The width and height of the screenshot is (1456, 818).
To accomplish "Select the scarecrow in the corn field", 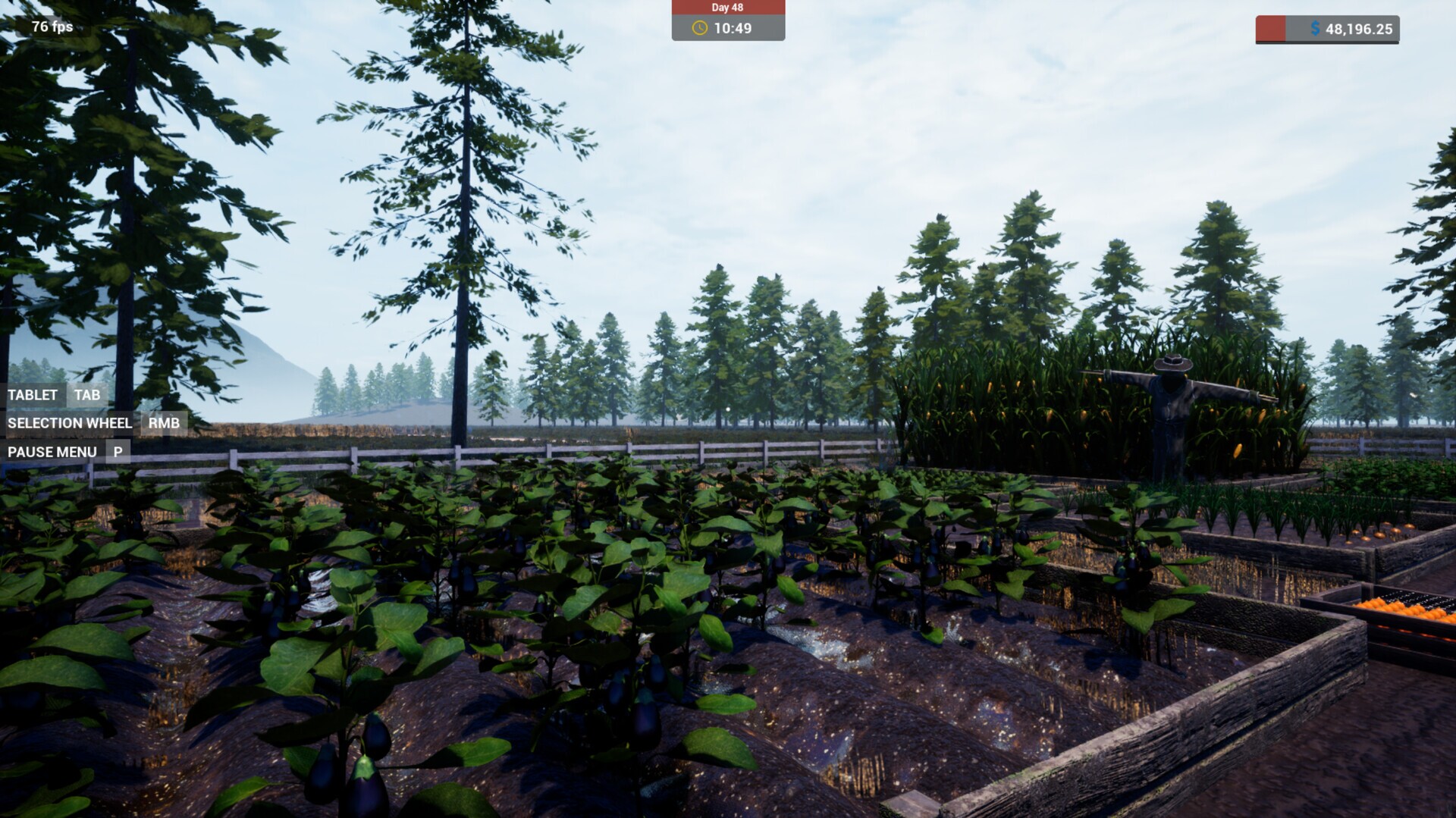I will 1172,402.
